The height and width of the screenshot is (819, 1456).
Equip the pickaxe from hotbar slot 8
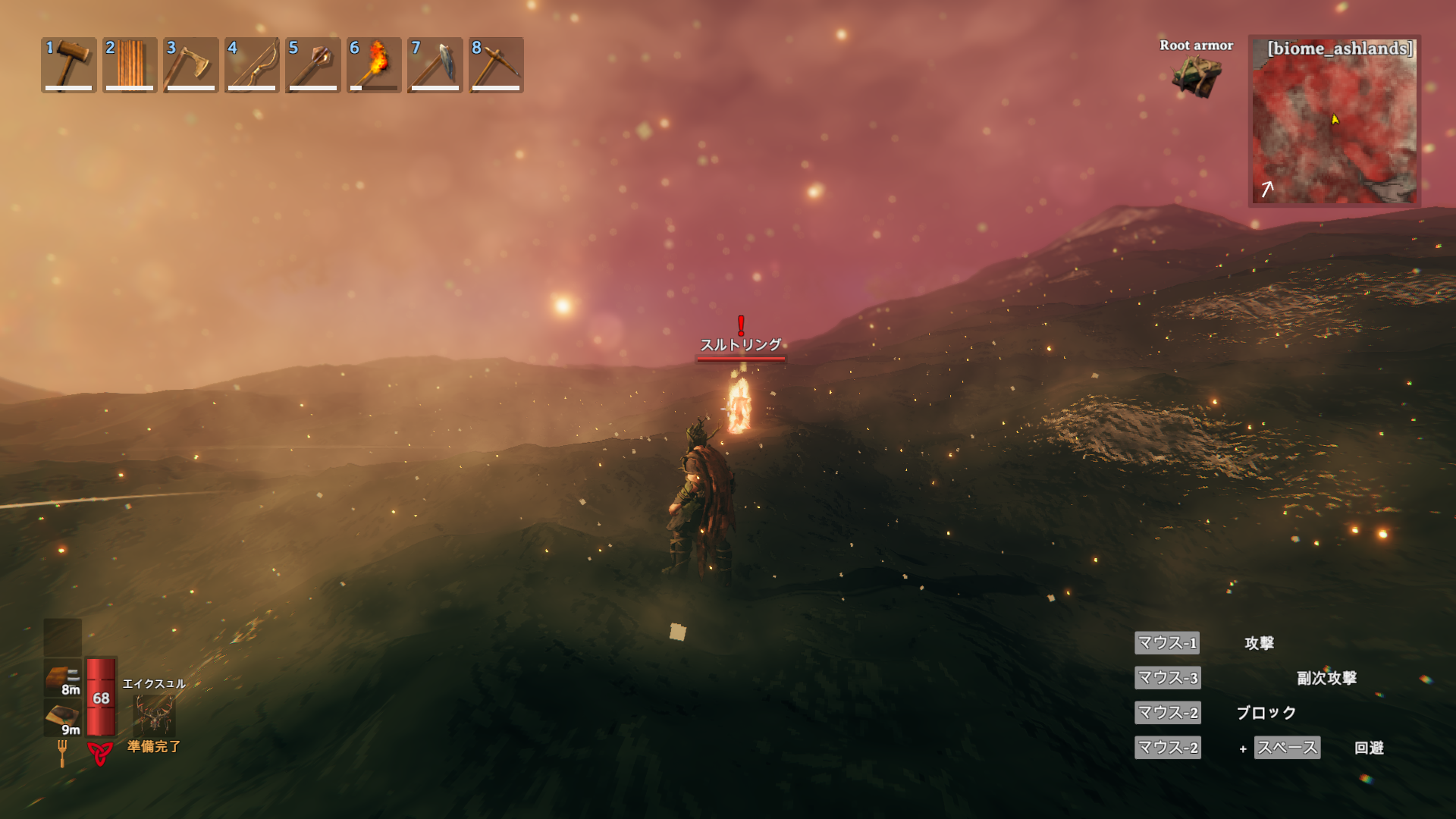point(496,65)
